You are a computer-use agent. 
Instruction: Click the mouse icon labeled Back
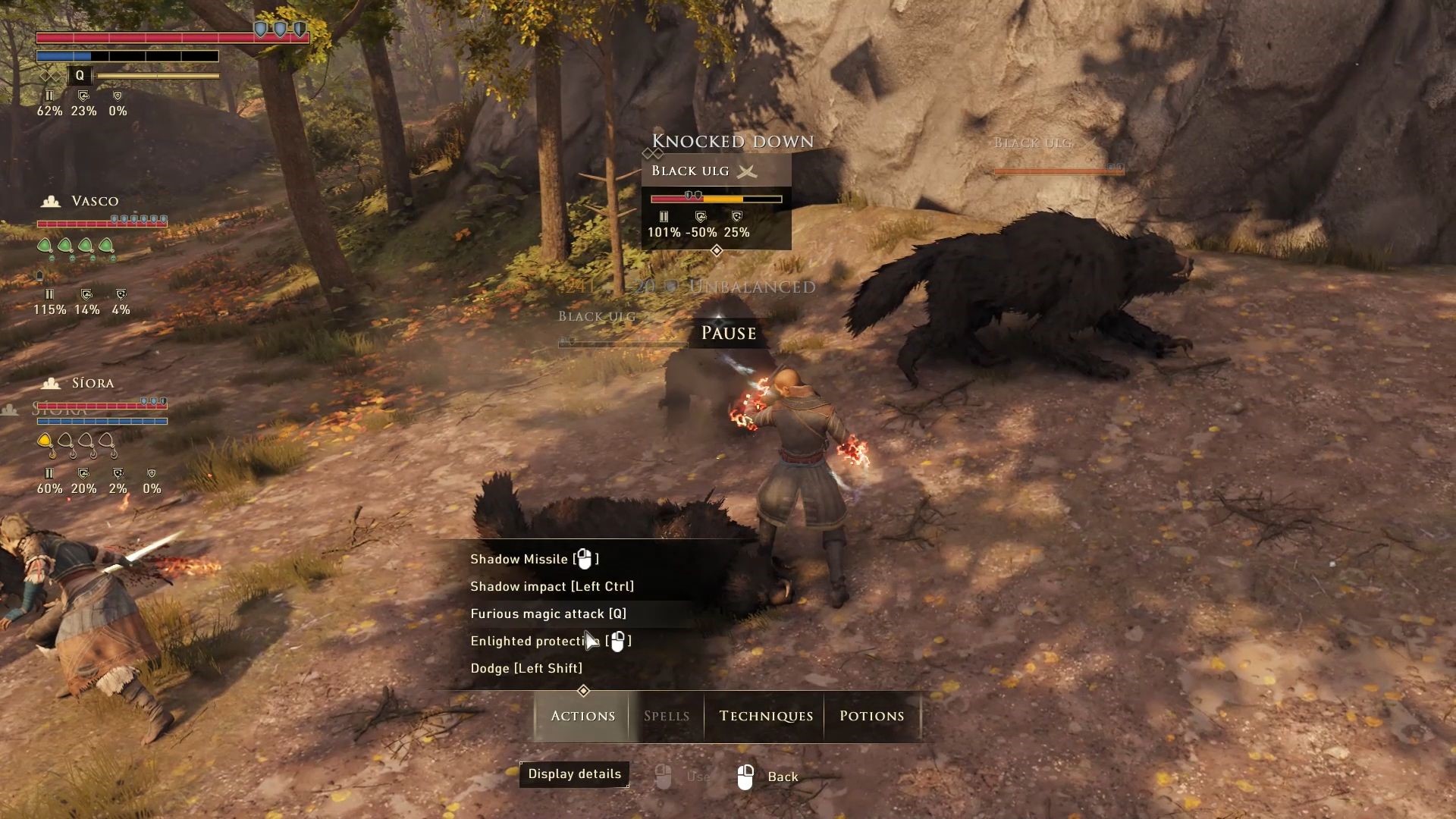(x=745, y=775)
